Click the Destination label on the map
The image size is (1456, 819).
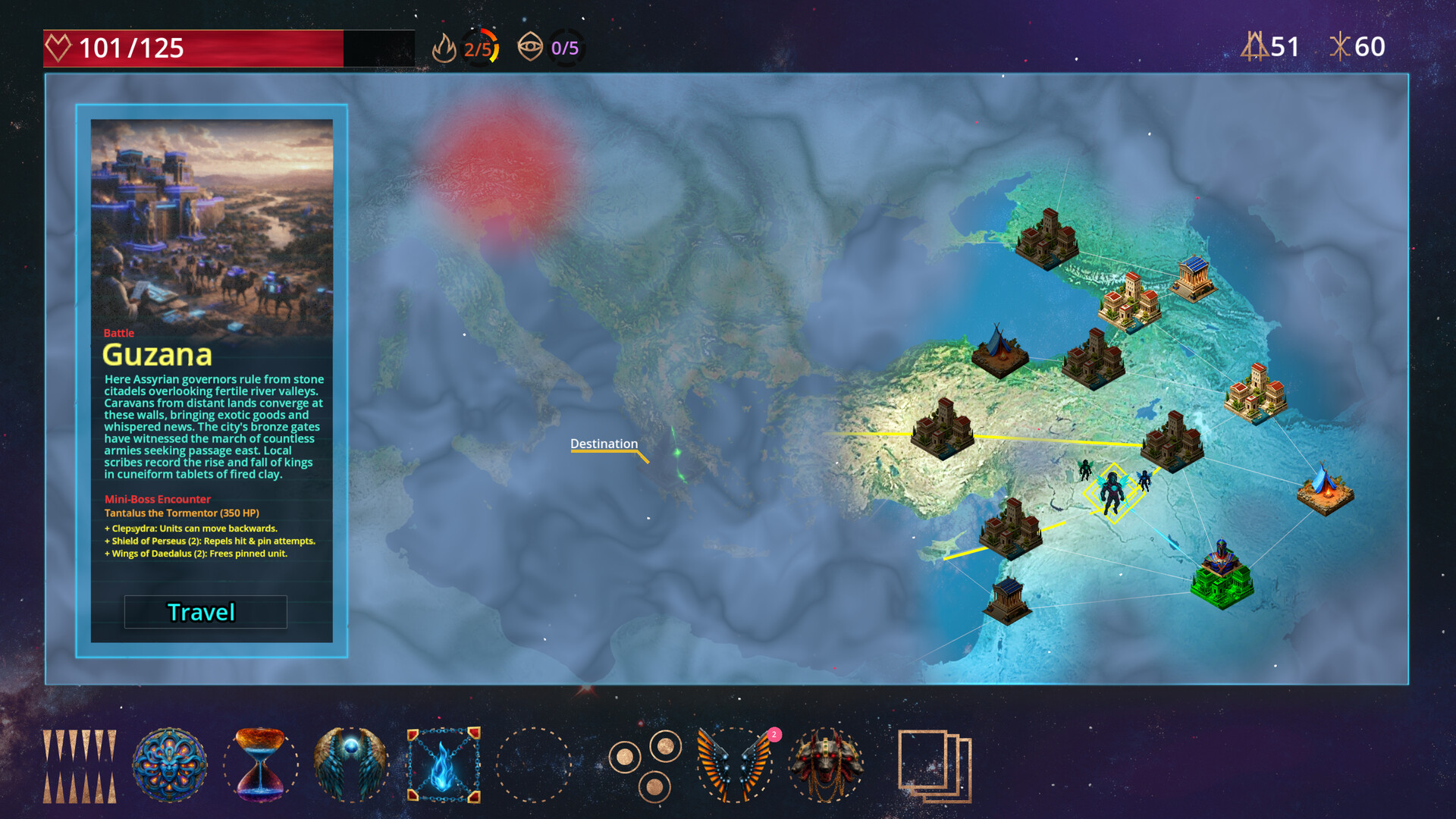(604, 444)
